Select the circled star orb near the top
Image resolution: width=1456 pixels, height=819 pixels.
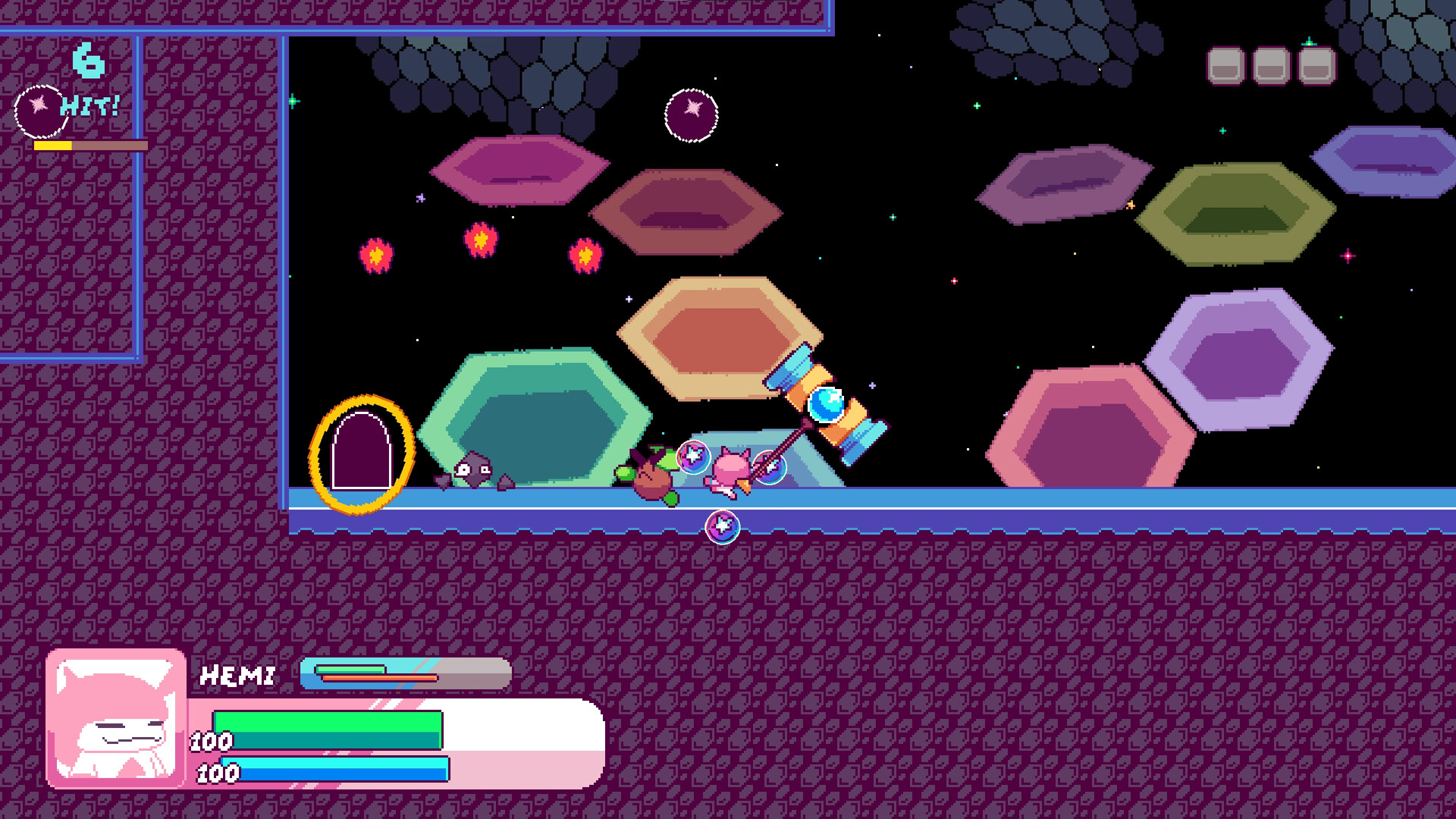(x=691, y=115)
